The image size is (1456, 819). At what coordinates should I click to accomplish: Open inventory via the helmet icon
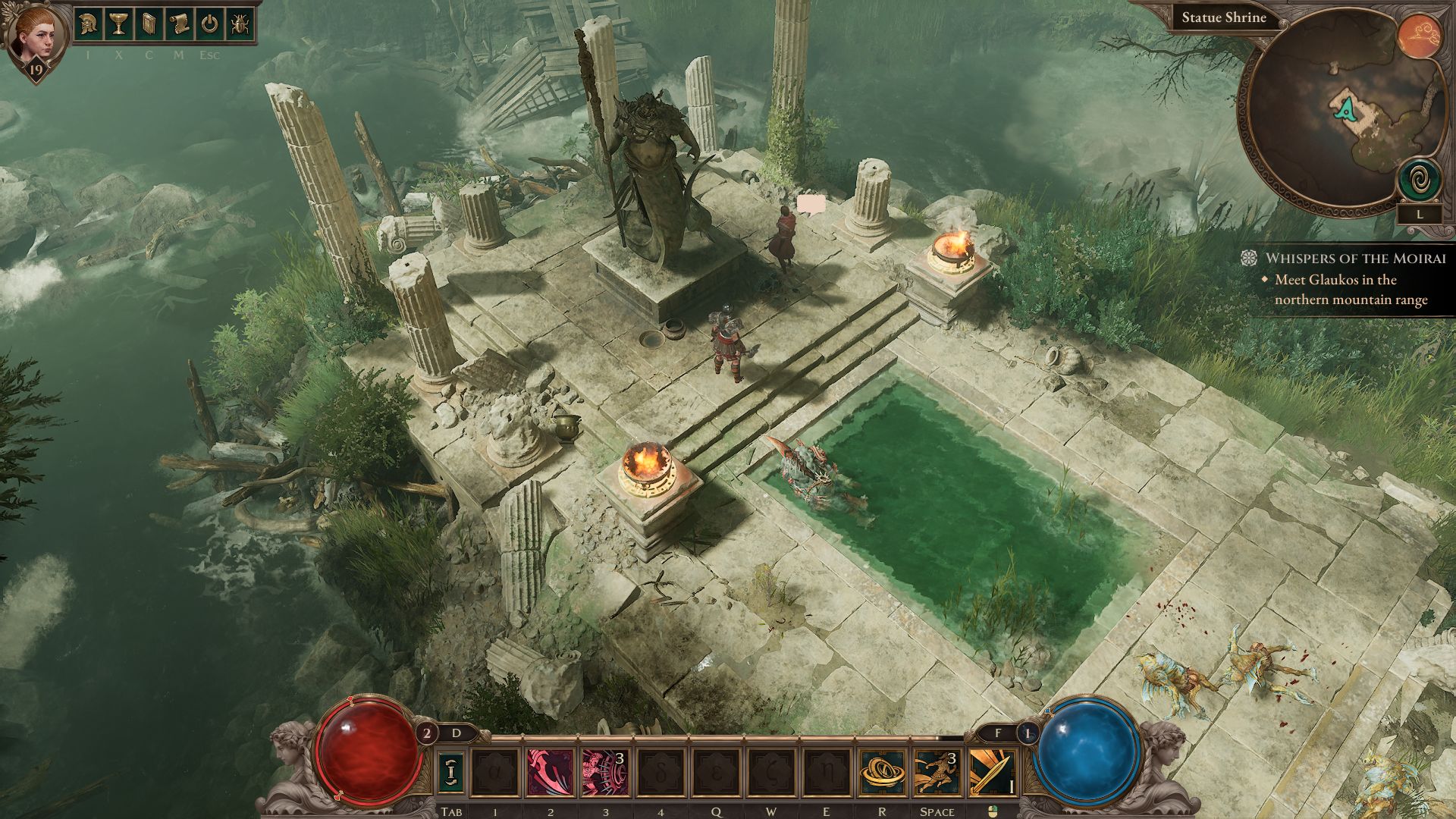pos(89,25)
